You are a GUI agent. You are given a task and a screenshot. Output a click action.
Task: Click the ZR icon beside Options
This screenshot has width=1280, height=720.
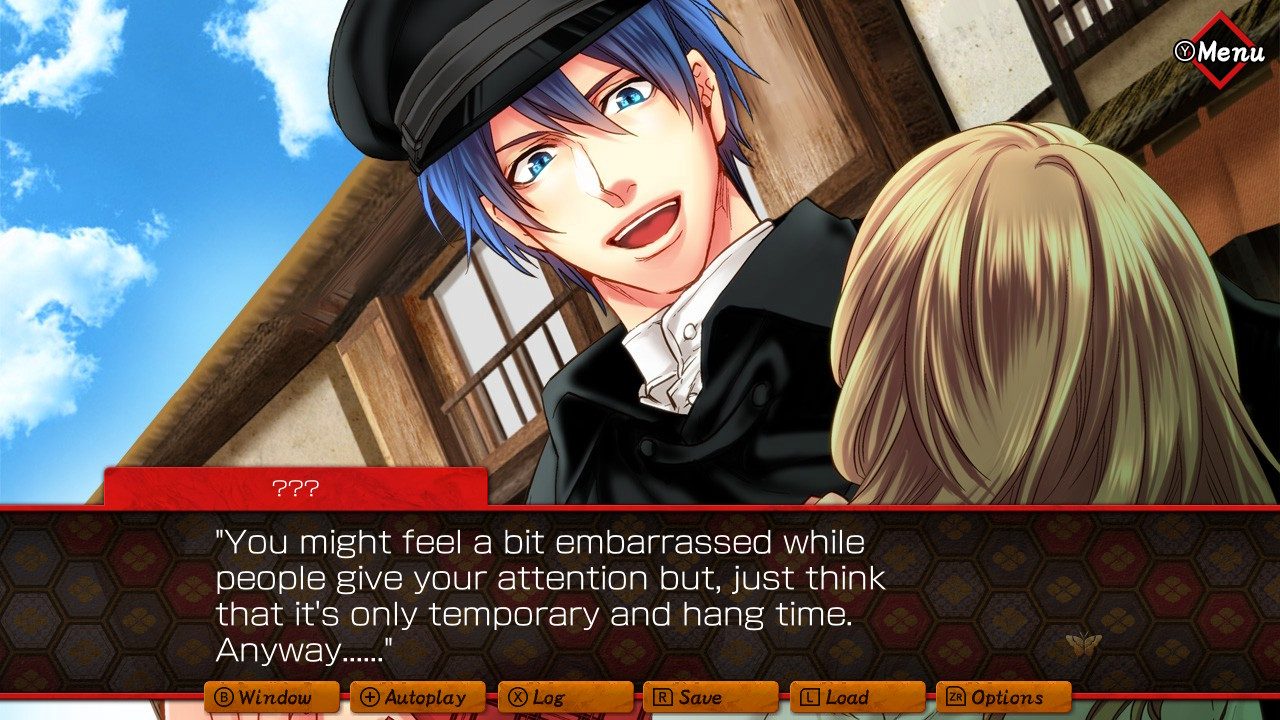point(954,697)
